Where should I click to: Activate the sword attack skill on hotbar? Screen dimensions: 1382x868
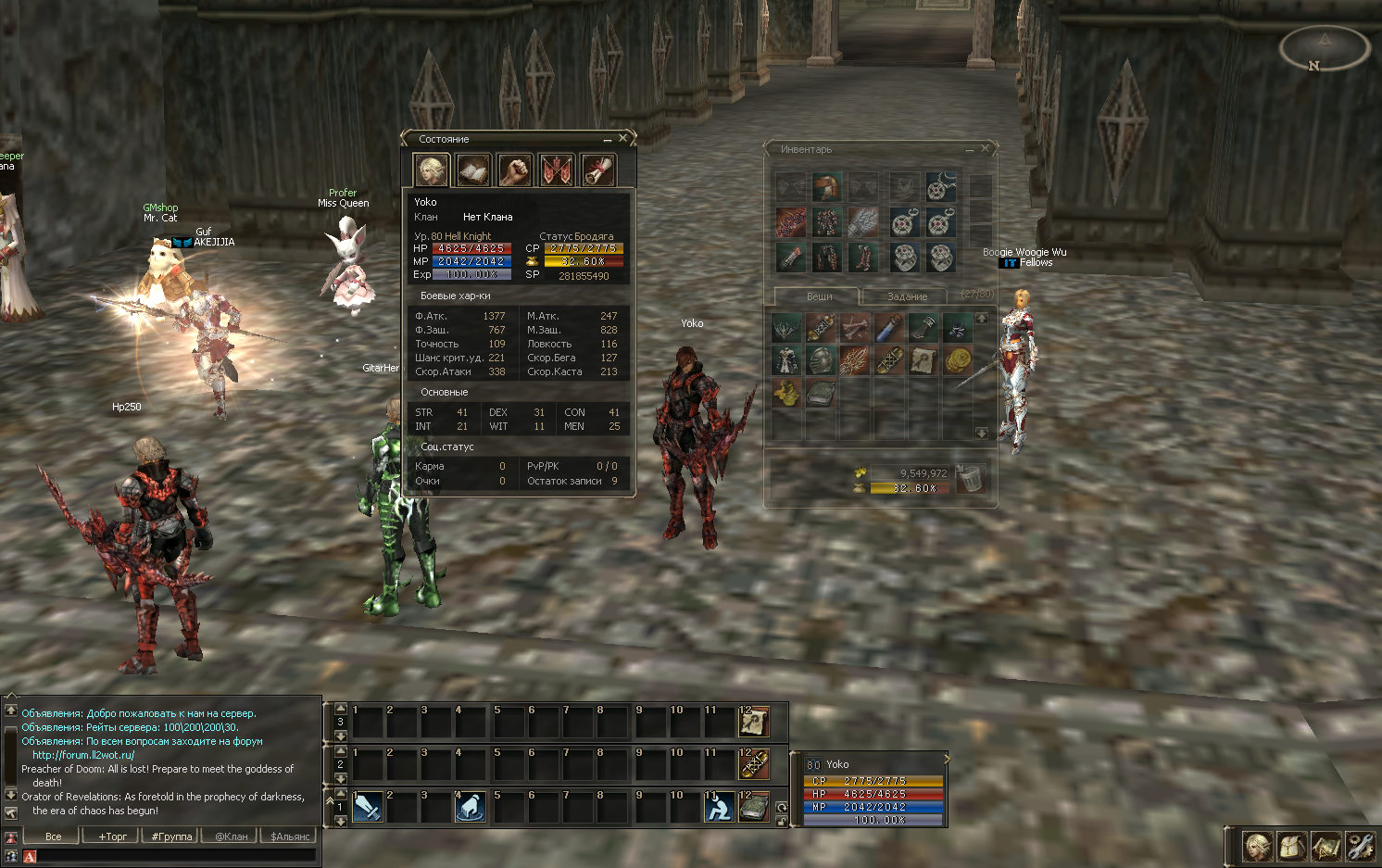(367, 807)
